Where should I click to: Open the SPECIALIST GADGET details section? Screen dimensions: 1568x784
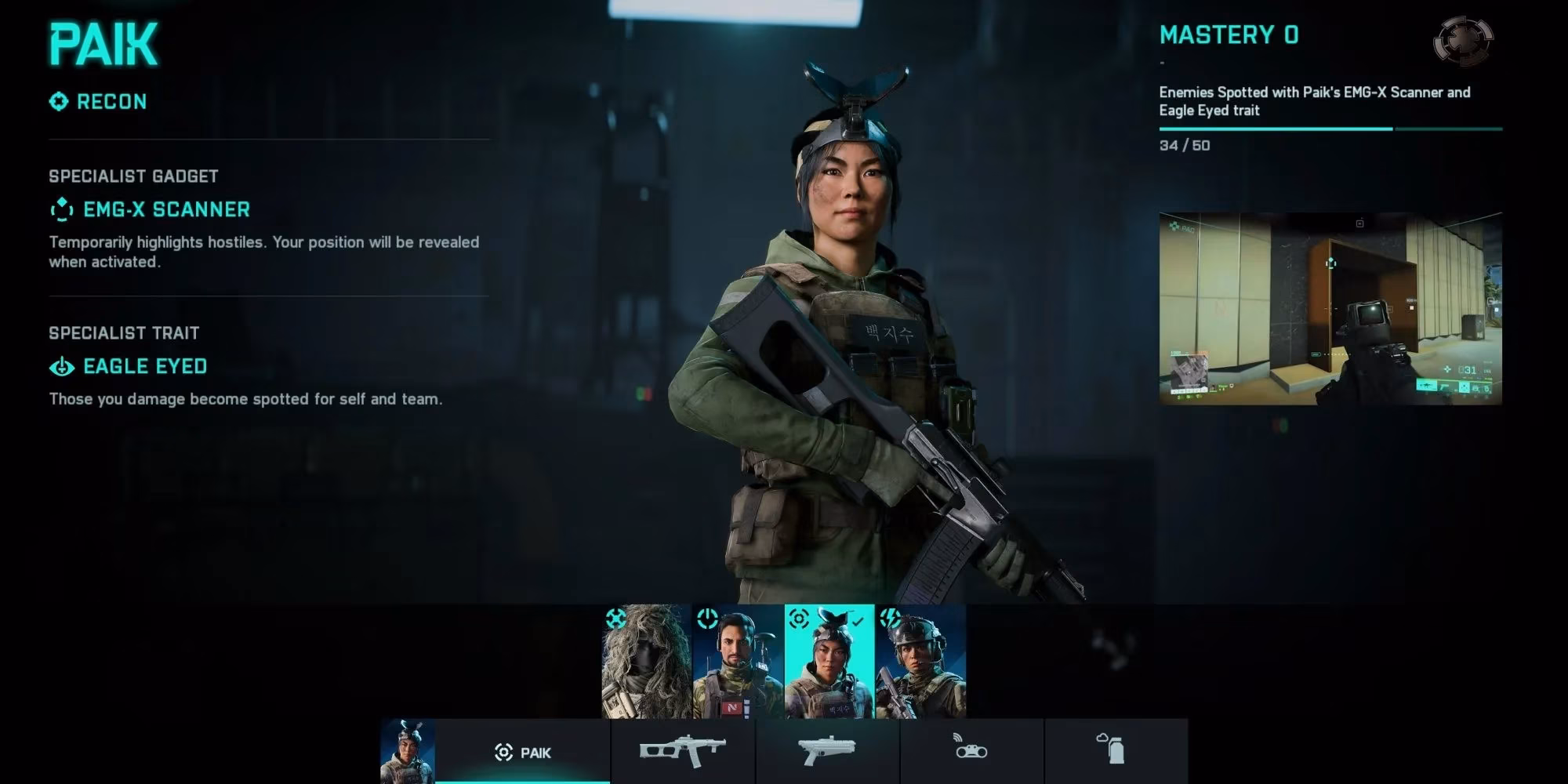133,176
